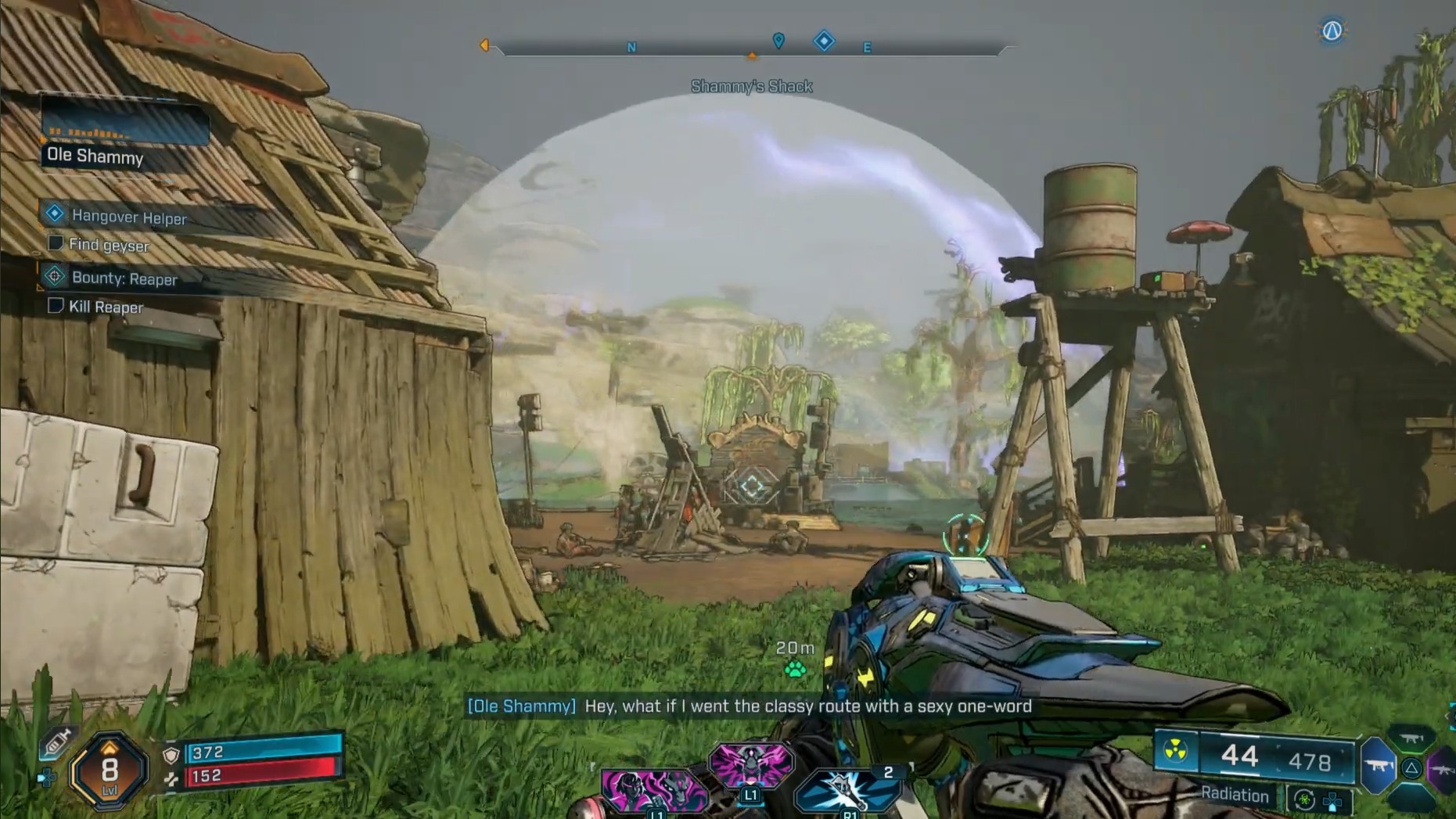Open the Vault symbol icon
Screen dimensions: 1456x819
[1332, 31]
